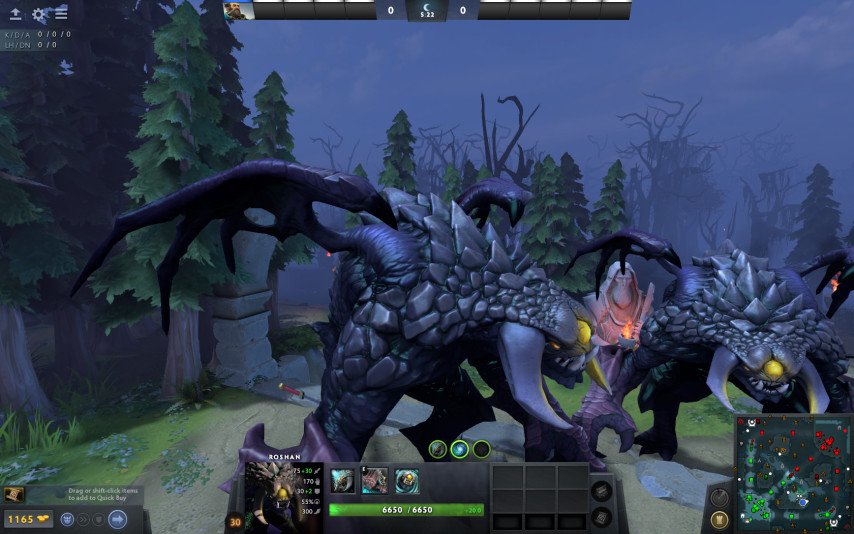Open the scroll icon above the gold
The width and height of the screenshot is (854, 534).
[x=15, y=495]
